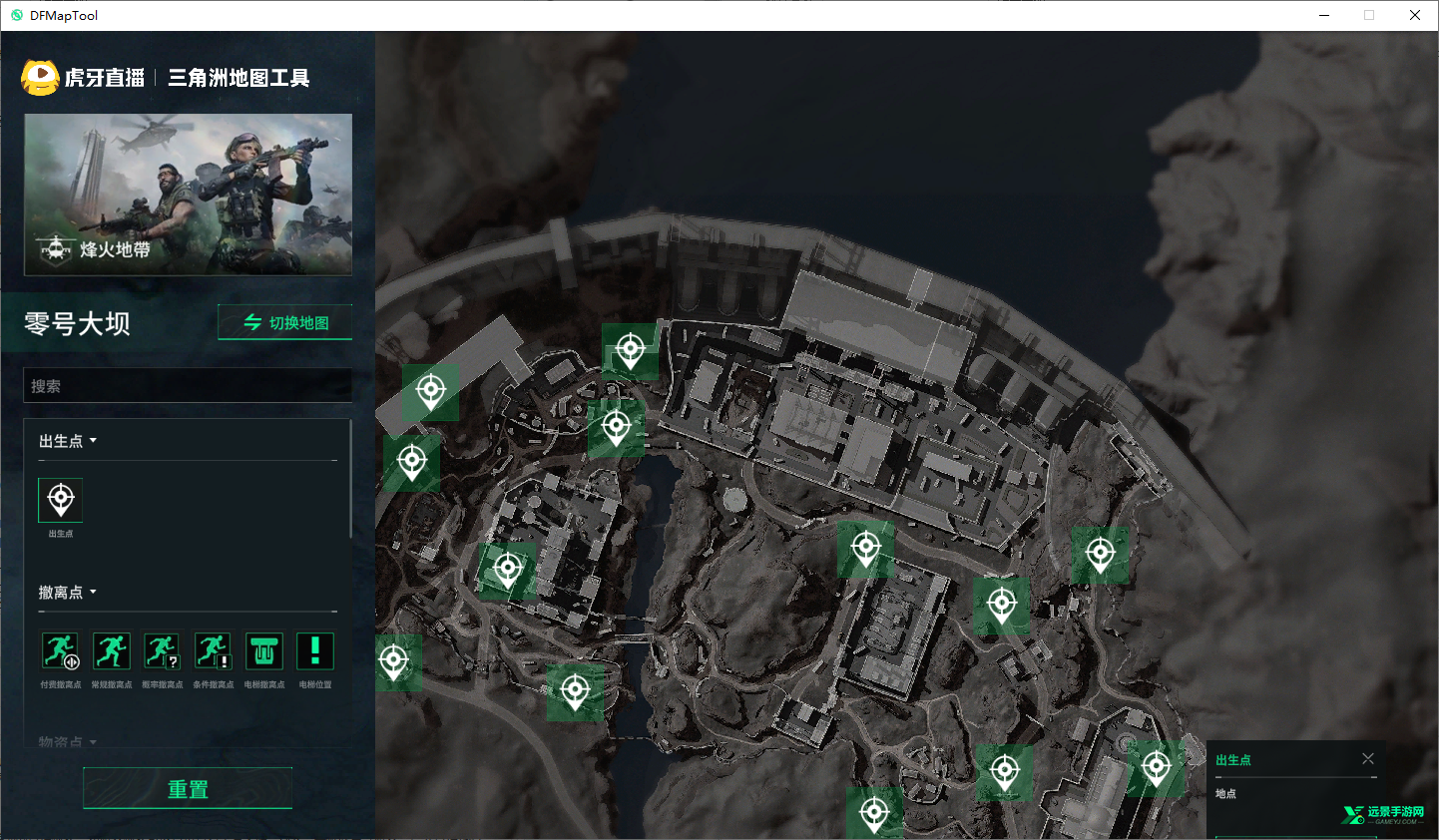Viewport: 1439px width, 840px height.
Task: Click the 切换地图 switch map button
Action: pos(285,322)
